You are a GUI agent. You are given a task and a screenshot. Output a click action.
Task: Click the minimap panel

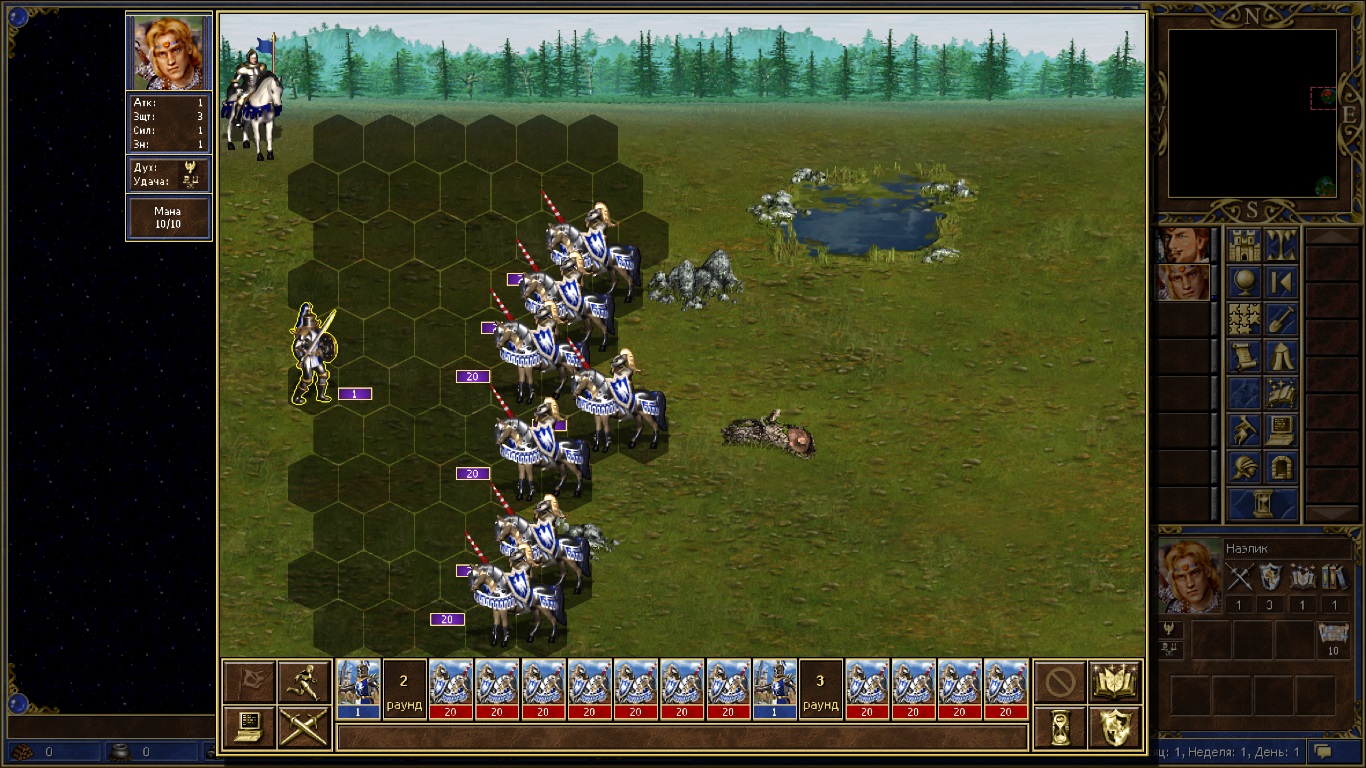[x=1252, y=113]
